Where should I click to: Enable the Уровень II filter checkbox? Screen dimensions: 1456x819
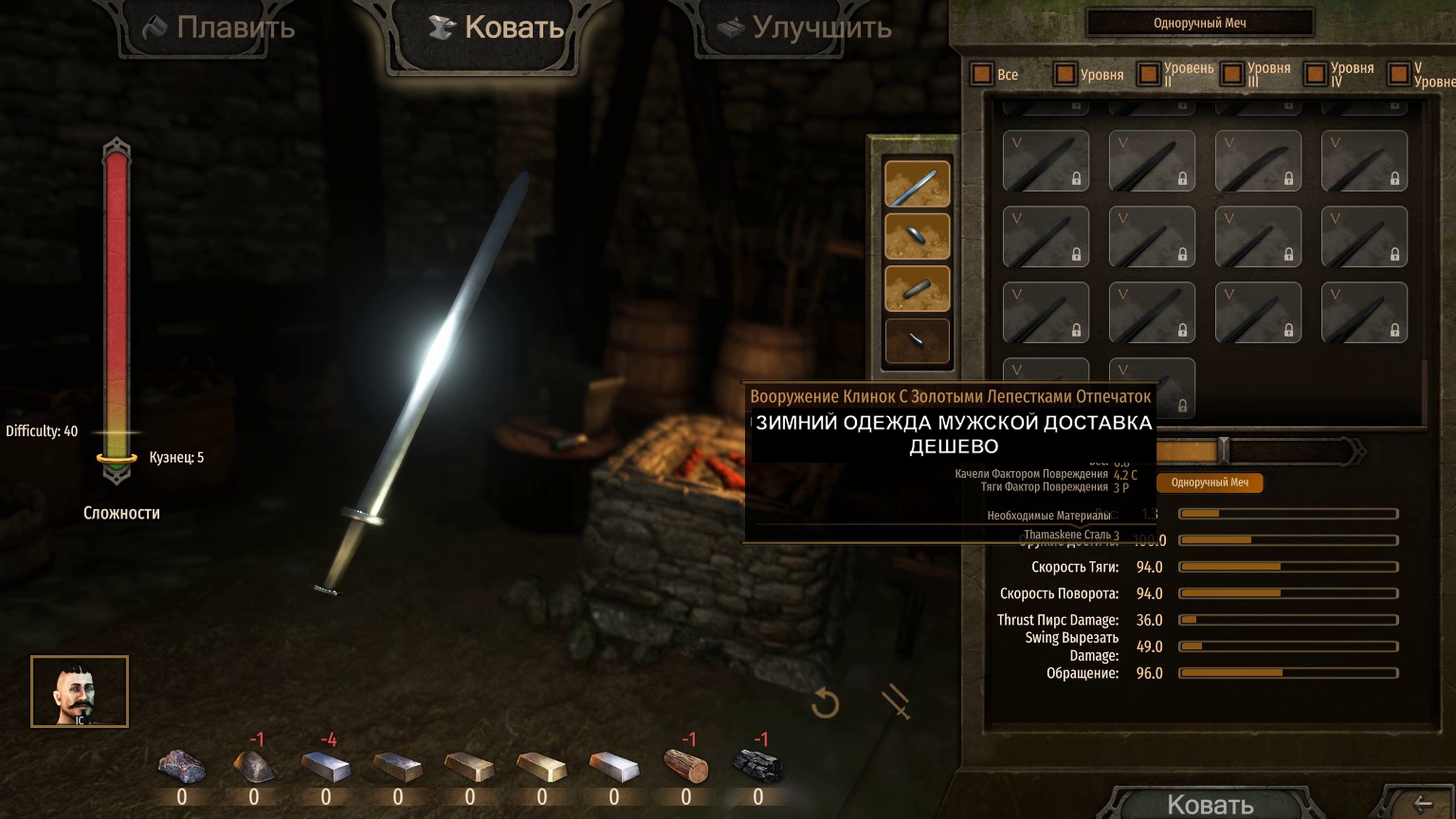(x=1149, y=74)
